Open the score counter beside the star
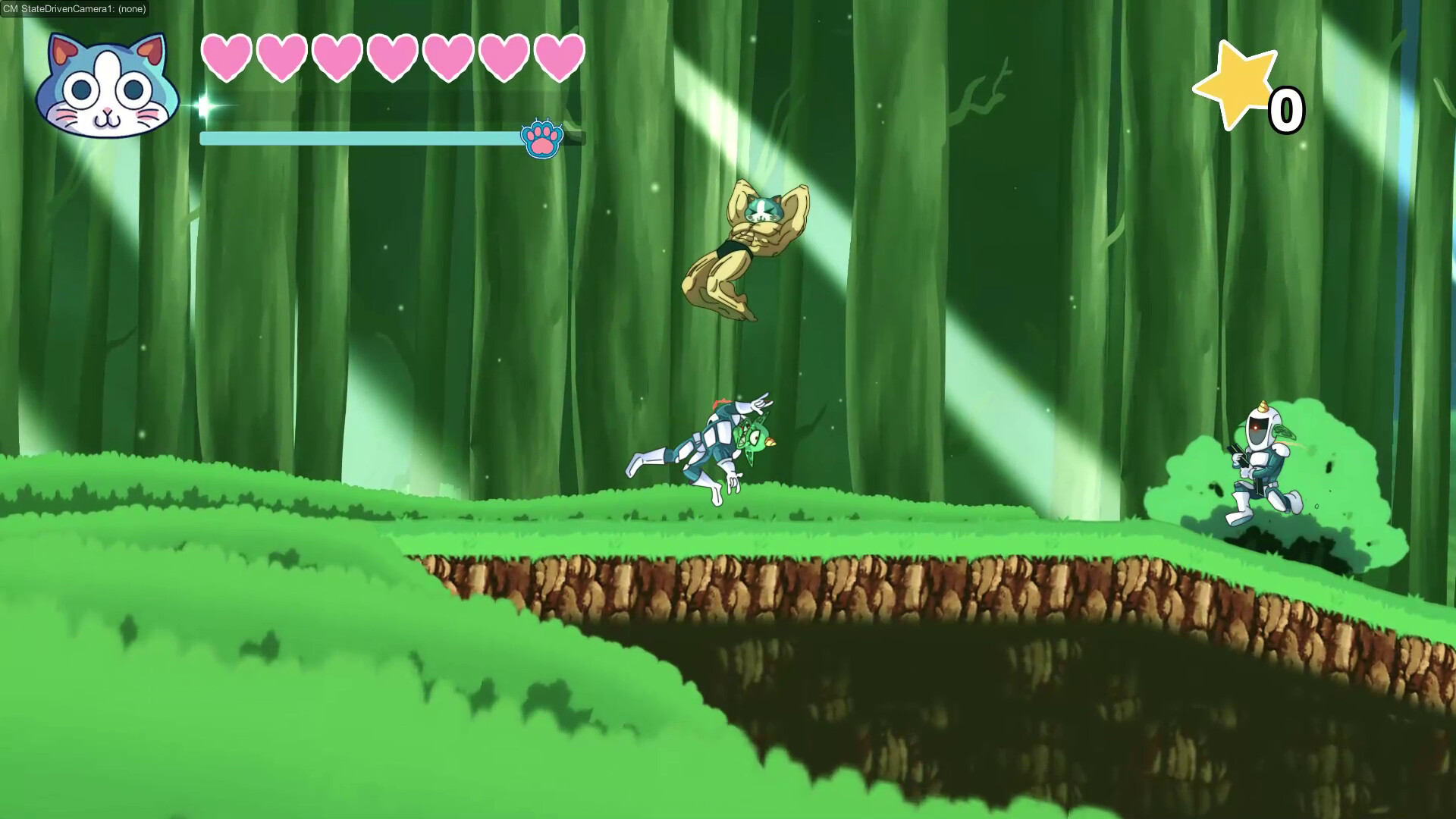This screenshot has width=1456, height=819. pyautogui.click(x=1288, y=108)
